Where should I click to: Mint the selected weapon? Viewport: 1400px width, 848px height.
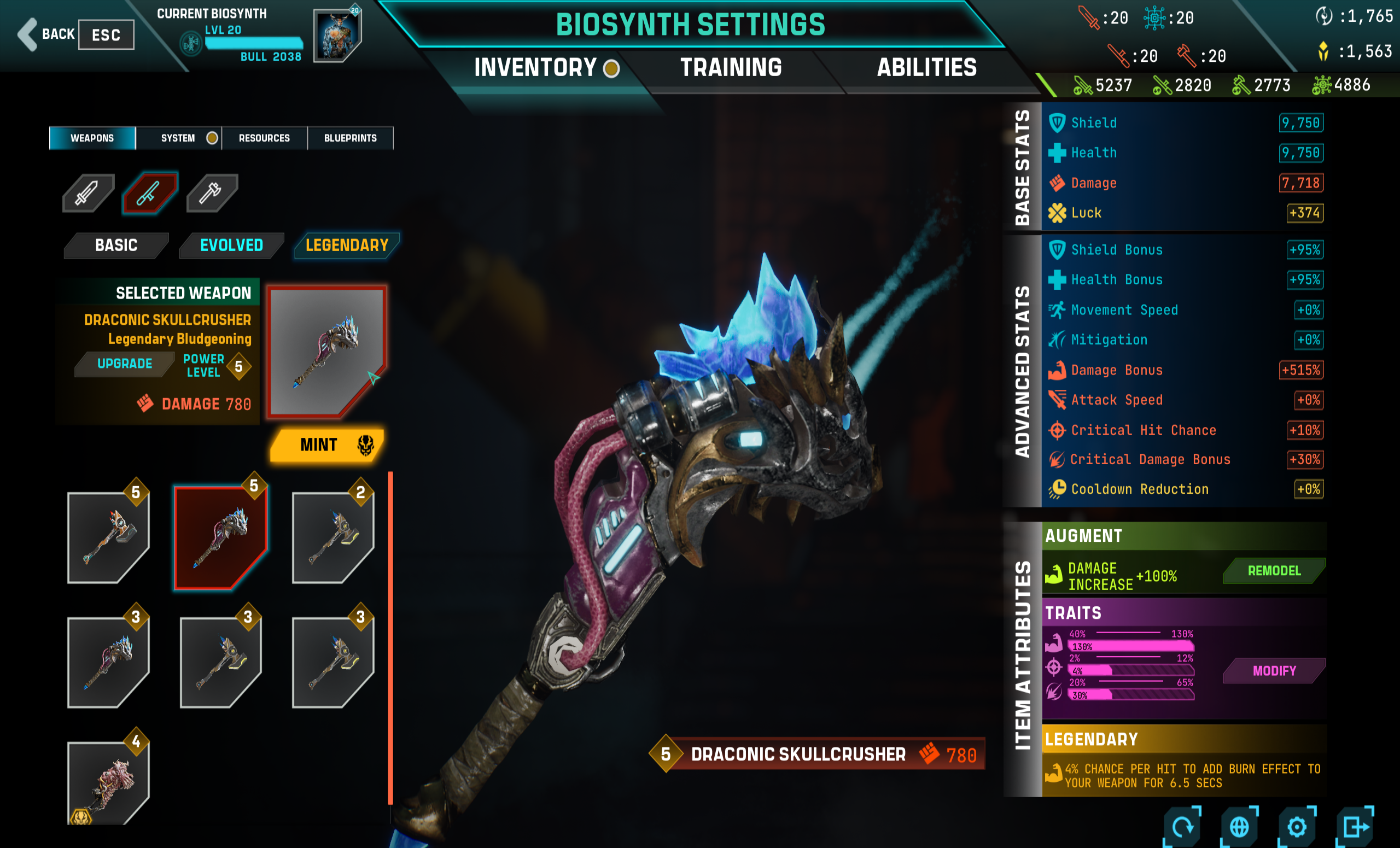click(327, 445)
